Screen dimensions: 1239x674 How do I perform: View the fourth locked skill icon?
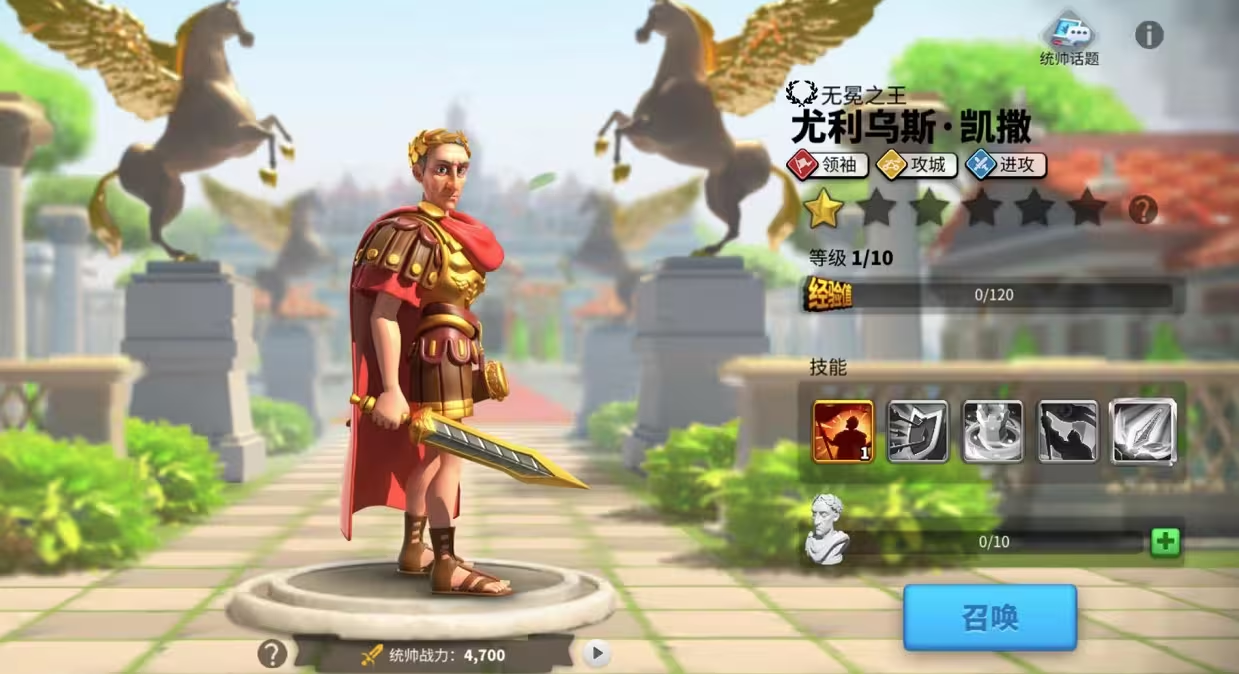click(1067, 431)
